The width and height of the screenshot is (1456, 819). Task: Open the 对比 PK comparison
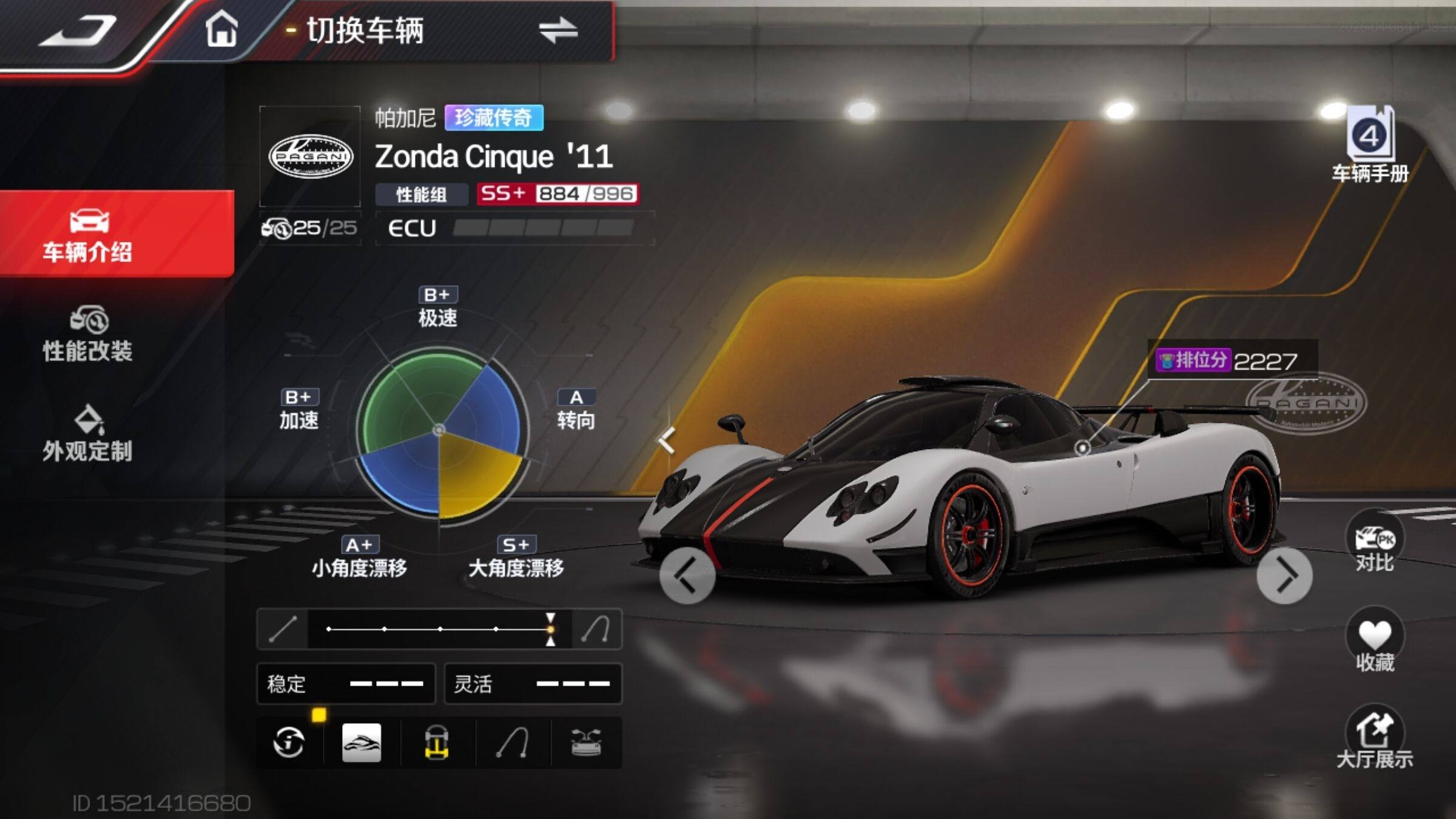(1374, 543)
